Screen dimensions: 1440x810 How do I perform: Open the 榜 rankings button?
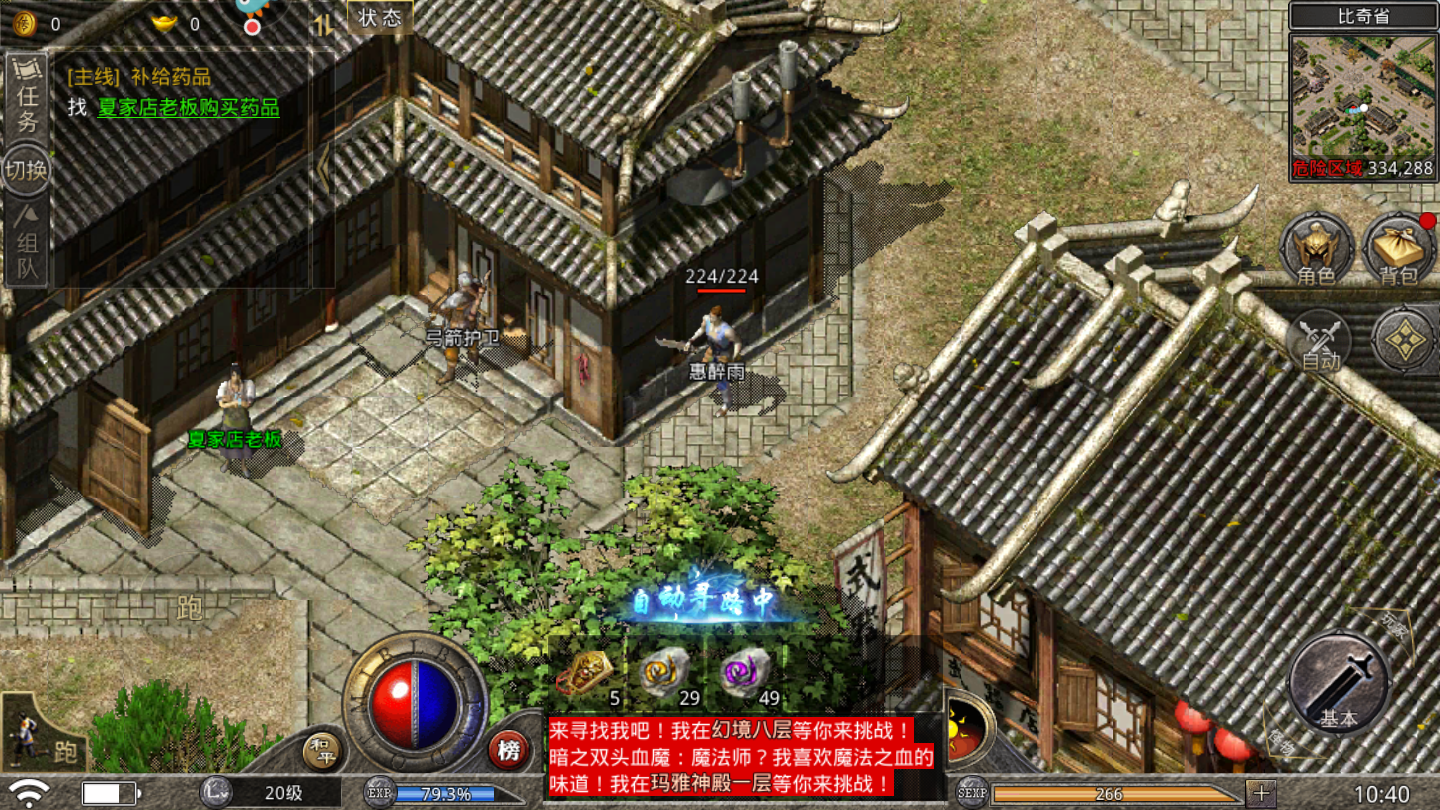point(508,748)
